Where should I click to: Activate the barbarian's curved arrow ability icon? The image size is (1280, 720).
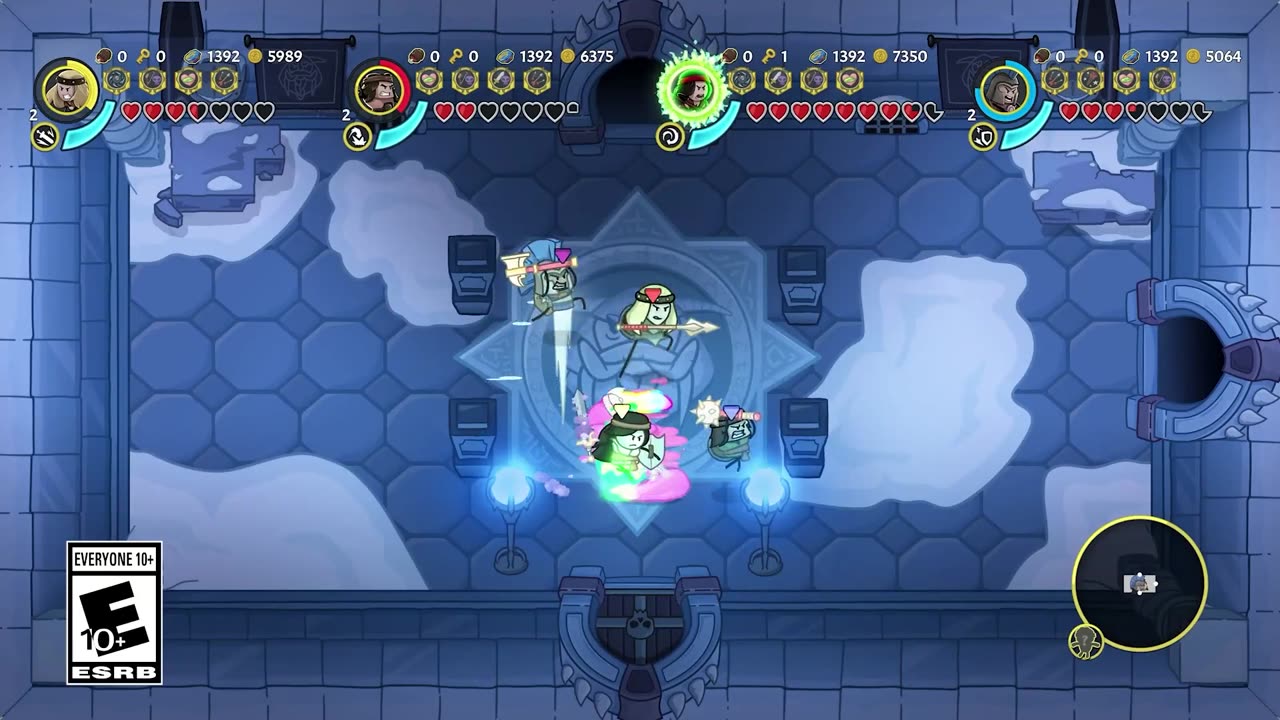coord(358,136)
